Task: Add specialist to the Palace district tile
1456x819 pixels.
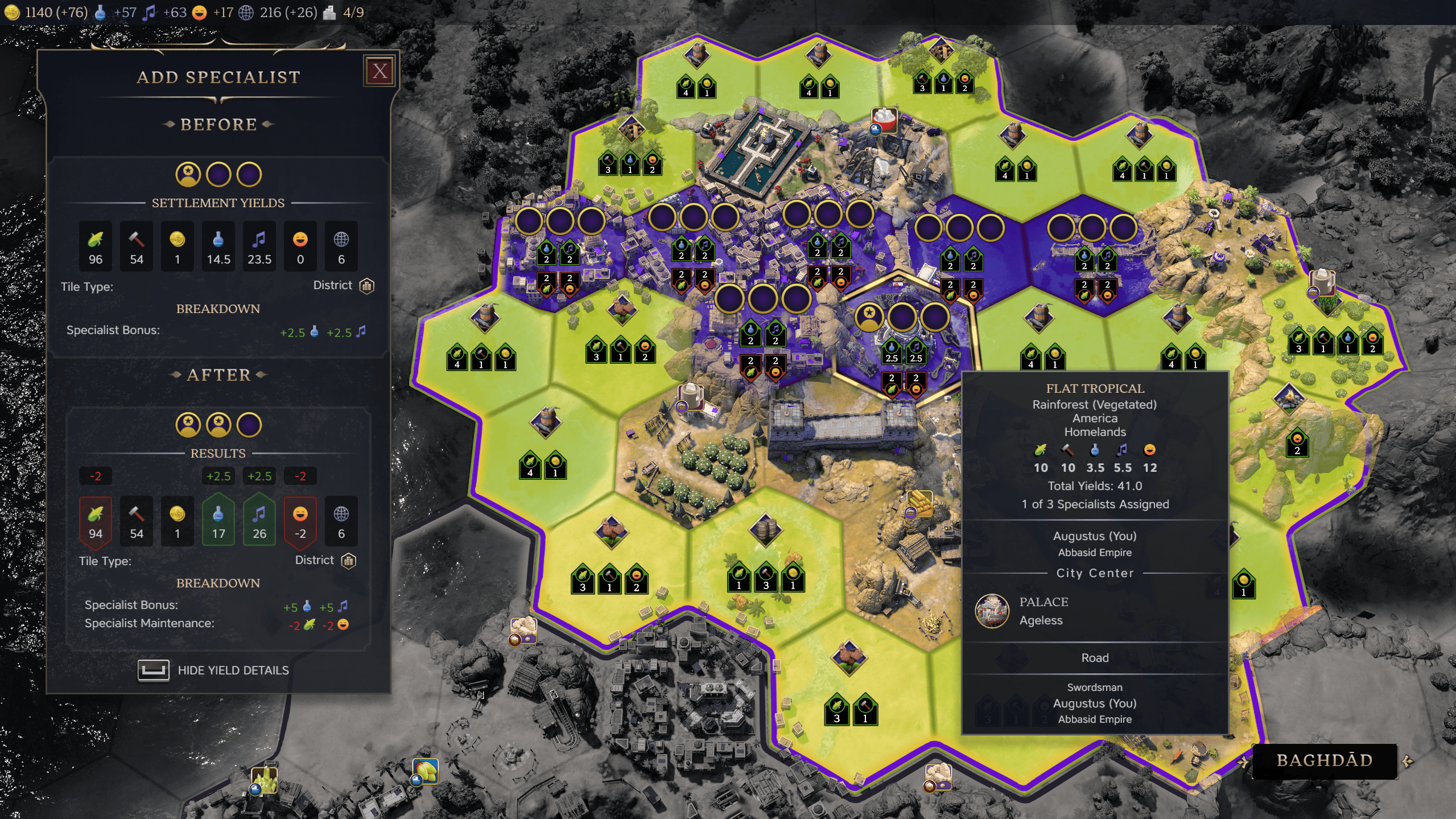Action: pyautogui.click(x=902, y=316)
